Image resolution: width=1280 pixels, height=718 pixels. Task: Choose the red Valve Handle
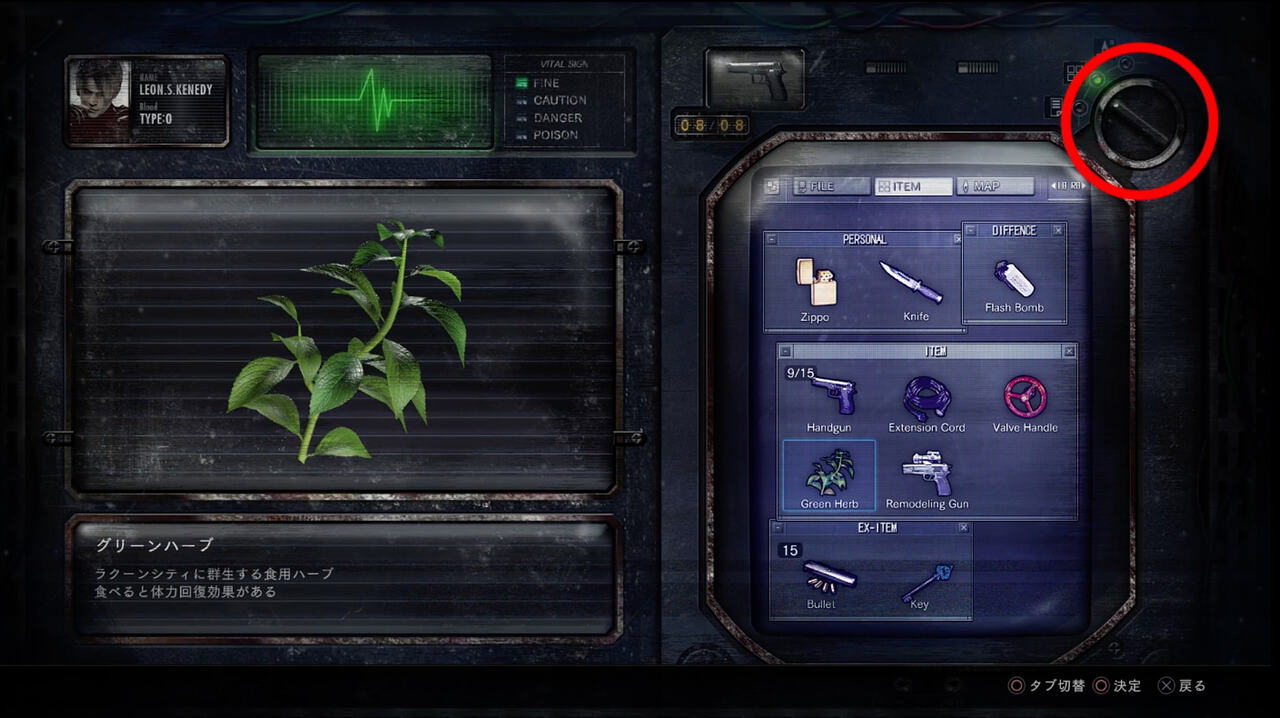tap(1025, 400)
